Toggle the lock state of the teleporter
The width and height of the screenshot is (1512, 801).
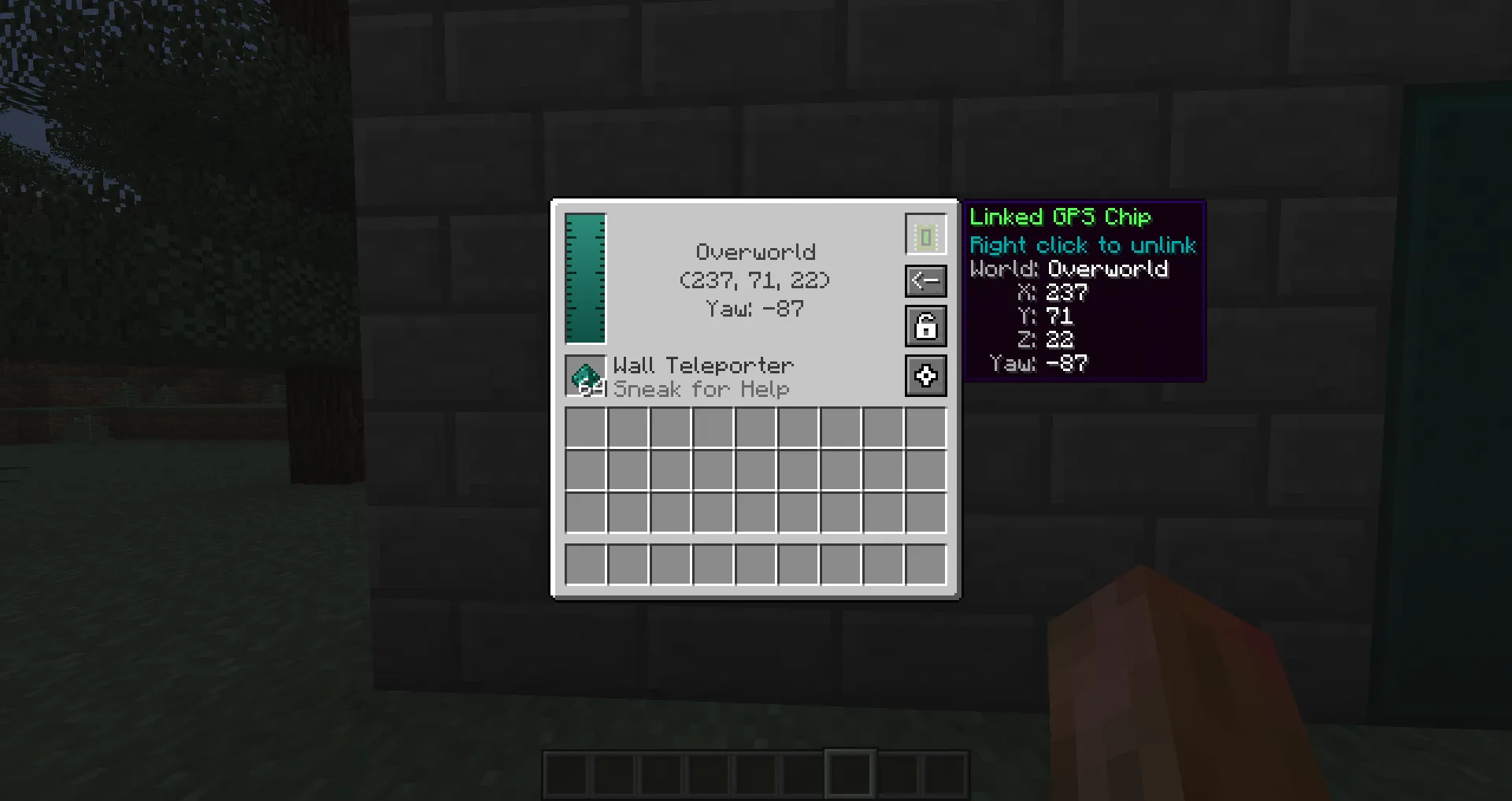pyautogui.click(x=925, y=326)
